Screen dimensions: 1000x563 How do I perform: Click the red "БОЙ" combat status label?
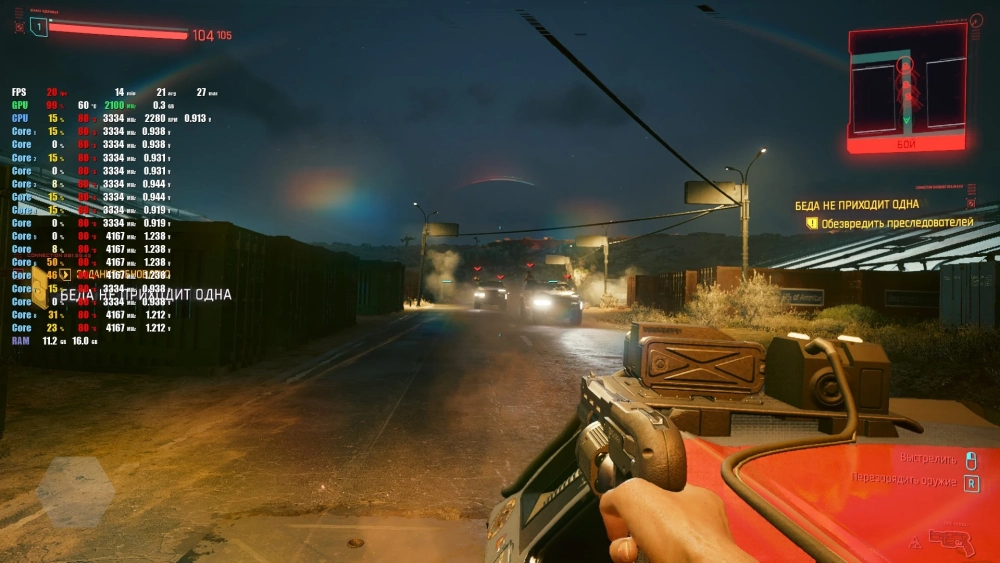point(906,144)
